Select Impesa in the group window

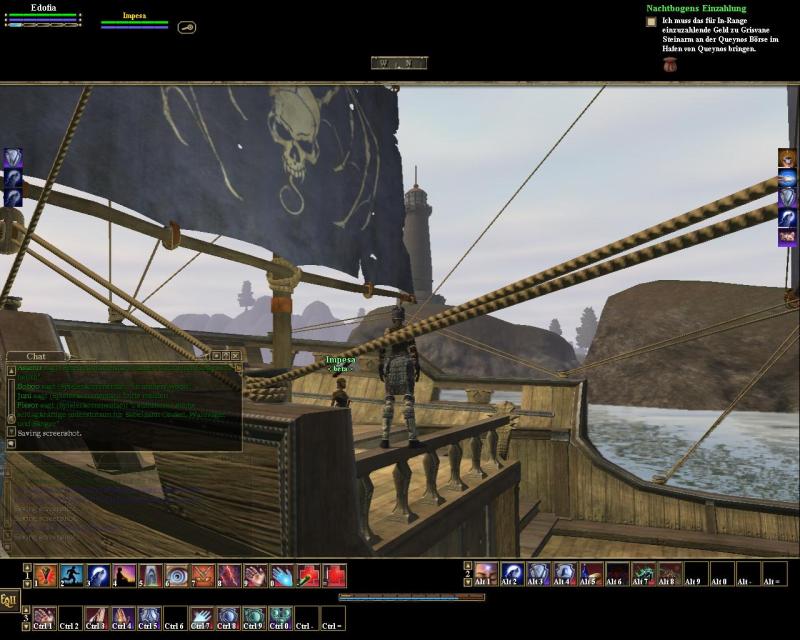click(x=134, y=16)
